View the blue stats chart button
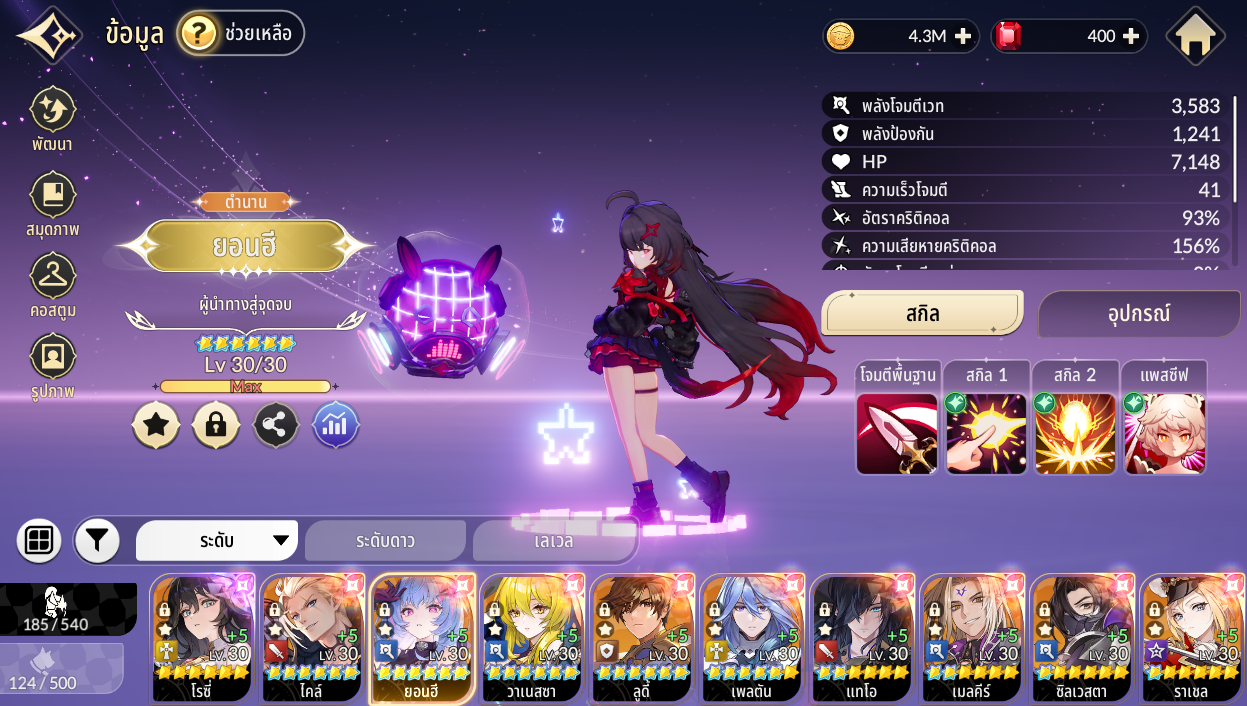The height and width of the screenshot is (706, 1247). (336, 425)
